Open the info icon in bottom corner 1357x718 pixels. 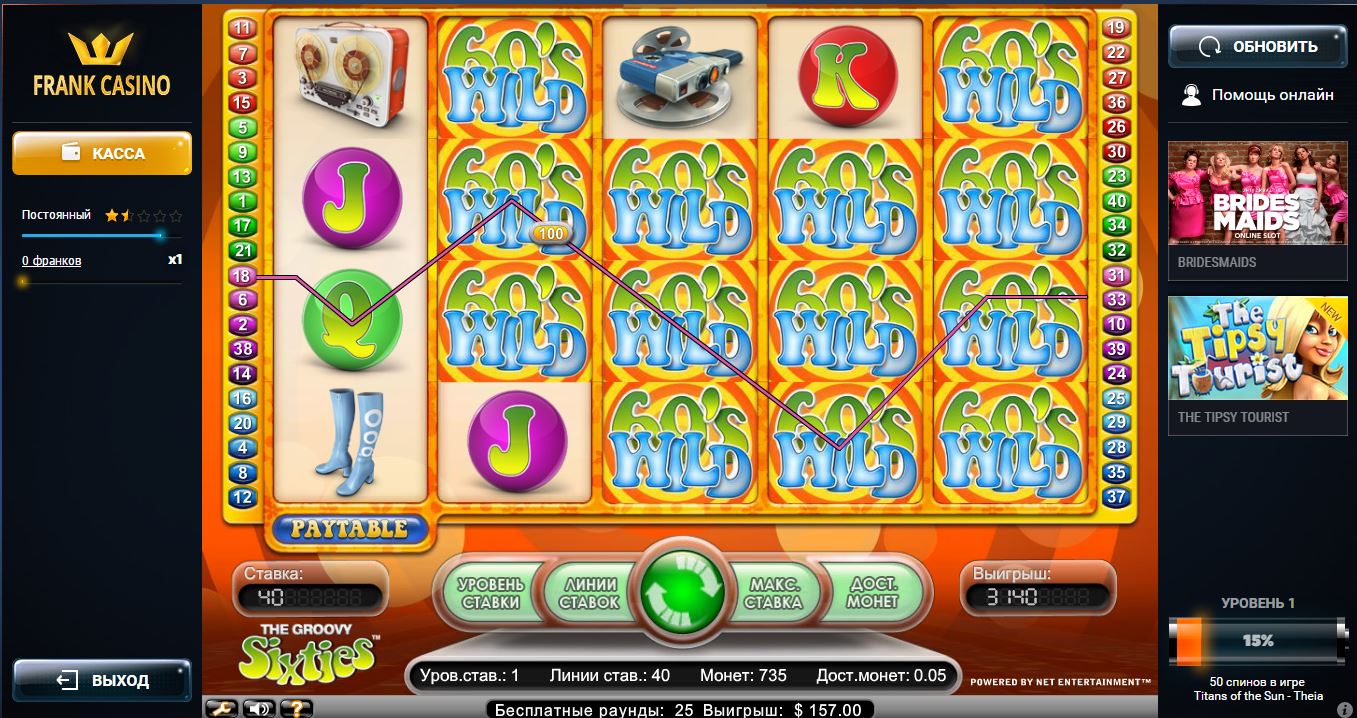pyautogui.click(x=1345, y=709)
